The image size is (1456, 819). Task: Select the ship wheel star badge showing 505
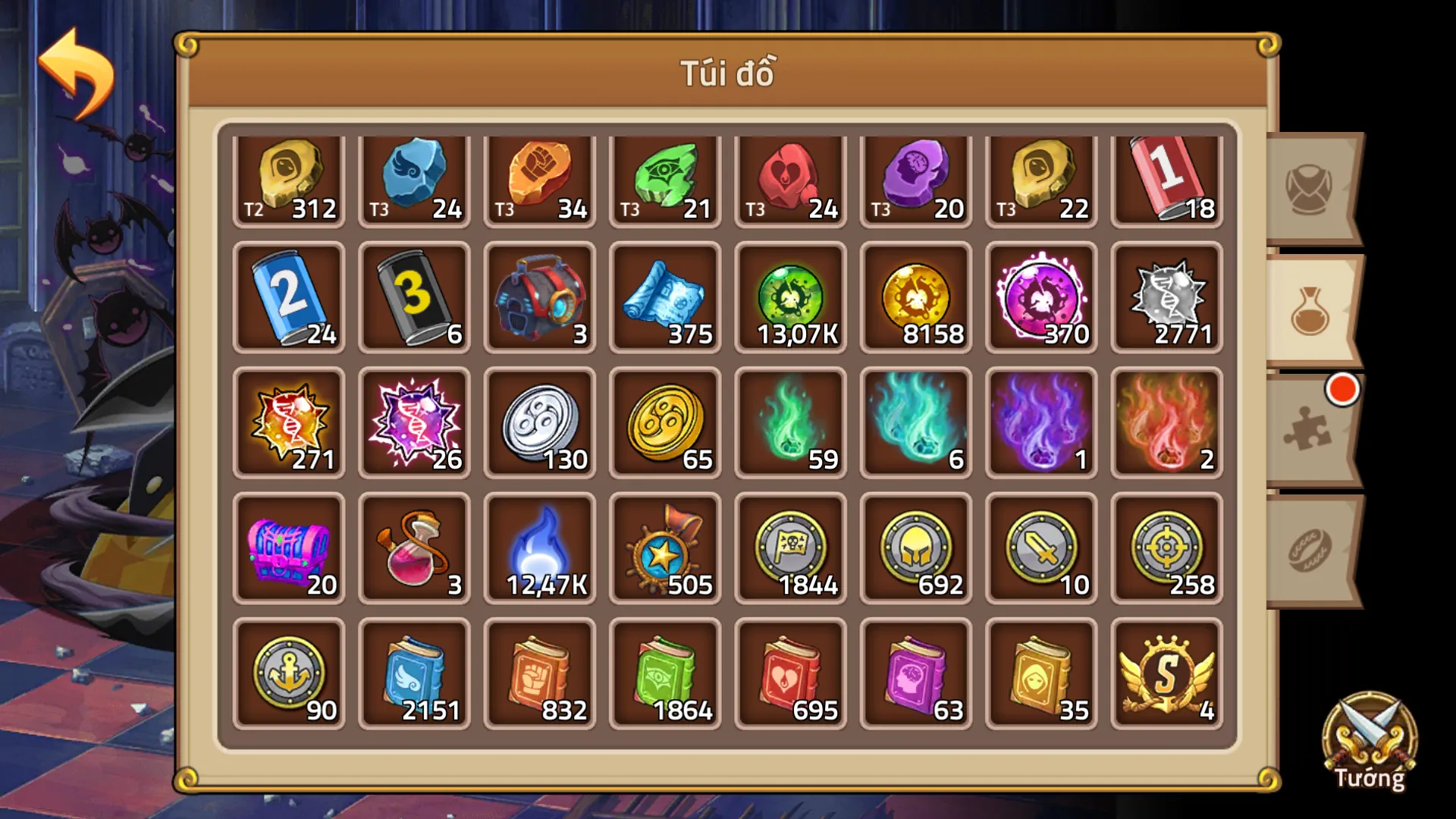point(664,548)
